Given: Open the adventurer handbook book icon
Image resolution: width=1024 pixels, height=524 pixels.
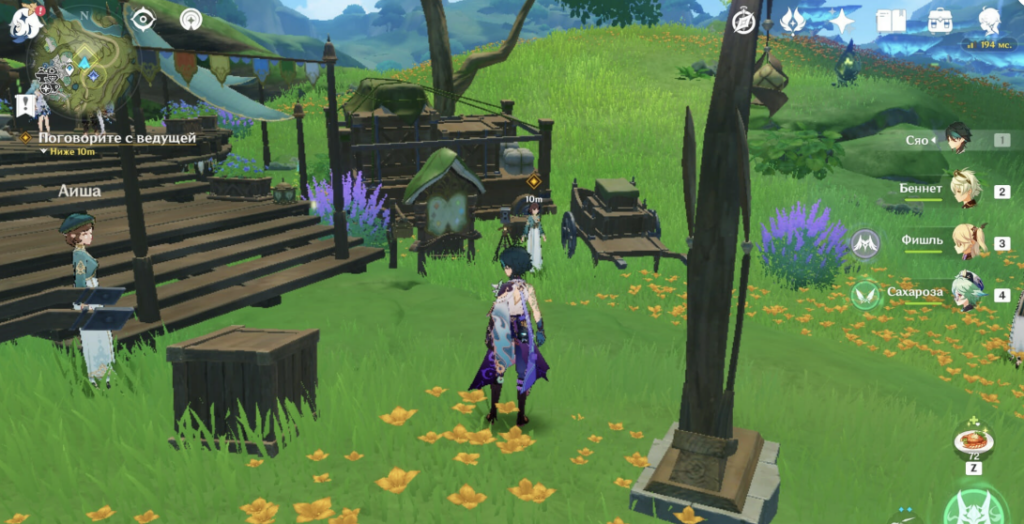Looking at the screenshot, I should pos(890,21).
